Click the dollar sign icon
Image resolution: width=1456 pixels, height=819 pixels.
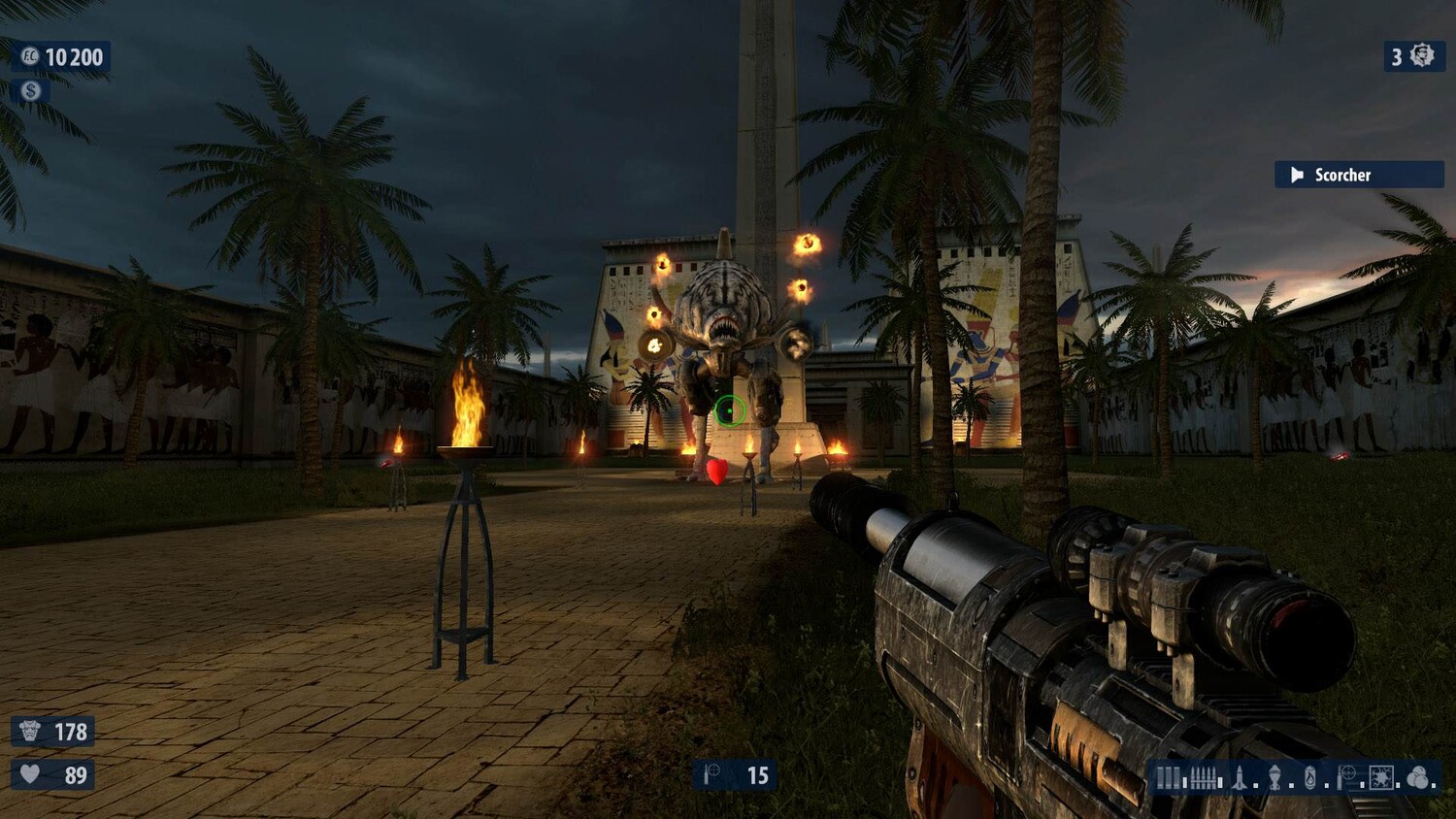coord(31,90)
